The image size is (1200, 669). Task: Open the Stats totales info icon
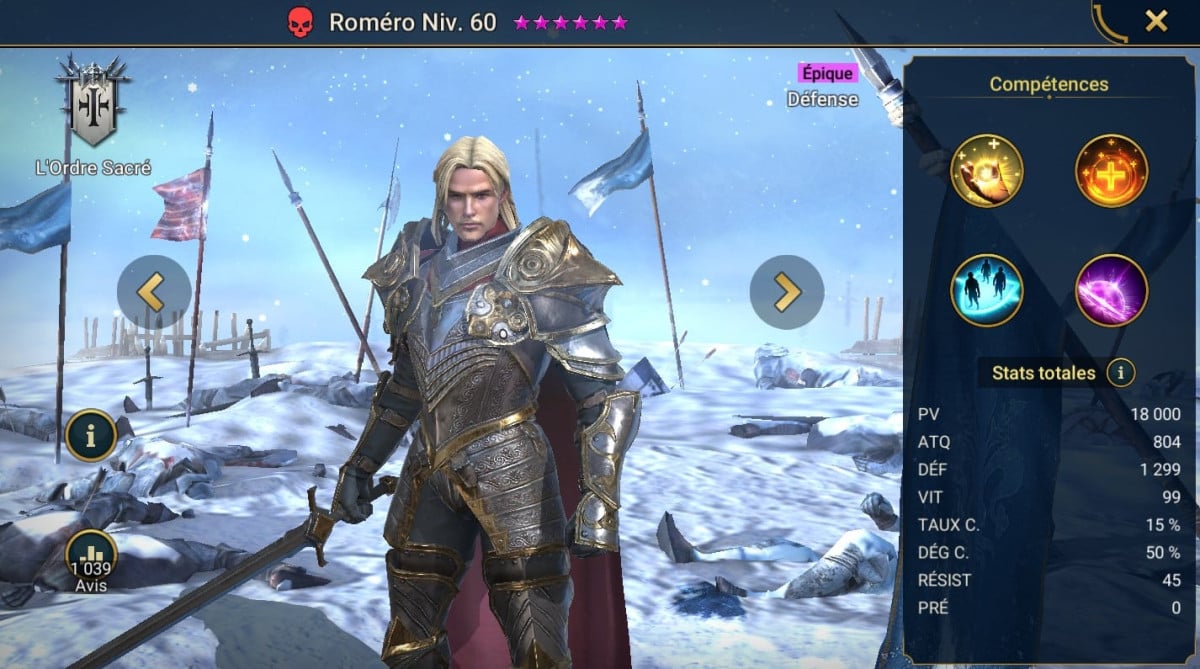[1120, 373]
